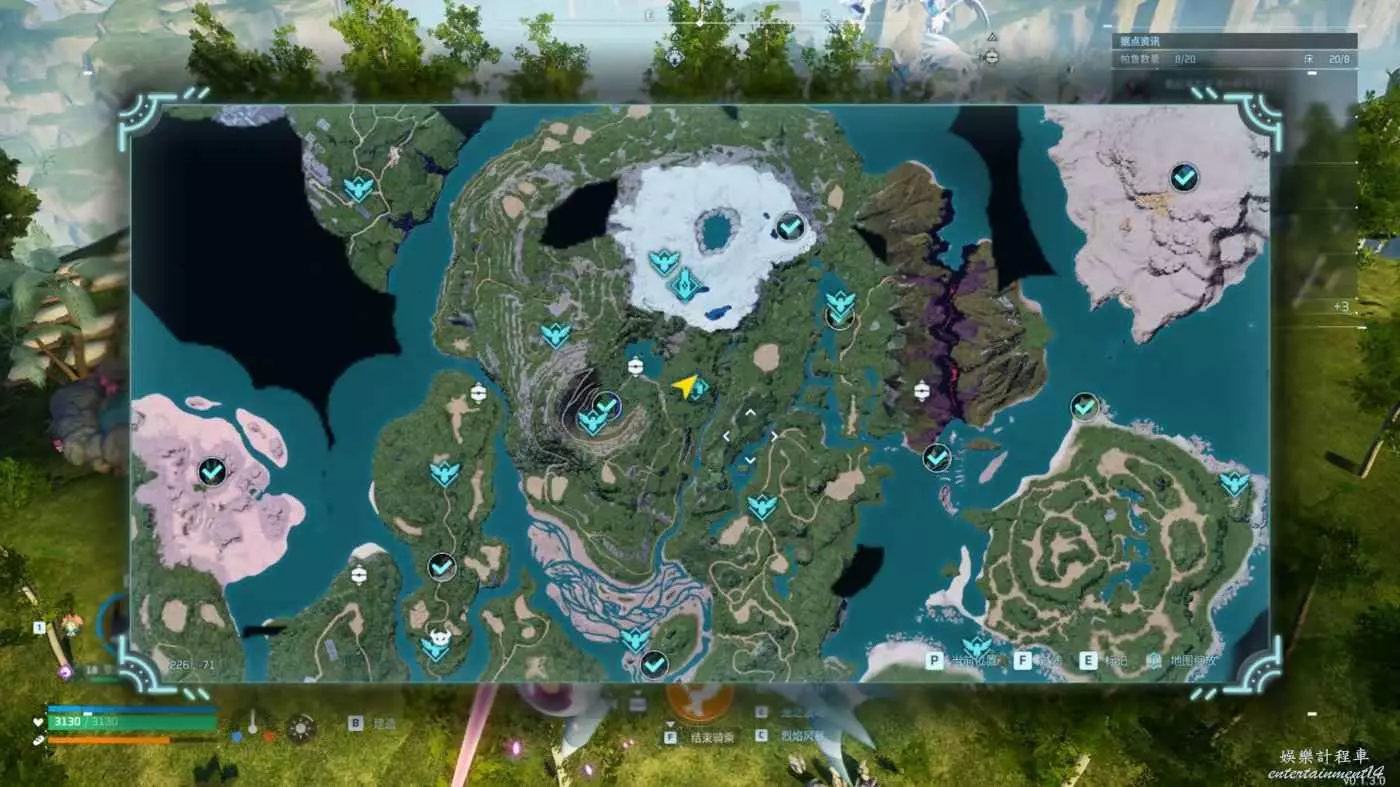Click the checkmark at the spiral-hill island's northern tip
The height and width of the screenshot is (787, 1400).
1084,407
